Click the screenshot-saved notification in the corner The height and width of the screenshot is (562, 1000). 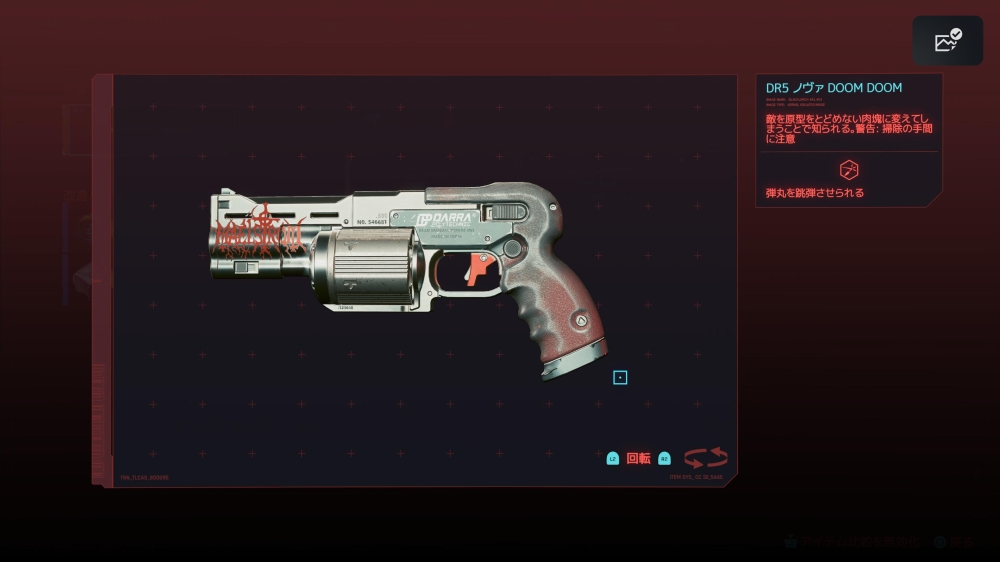click(x=947, y=41)
